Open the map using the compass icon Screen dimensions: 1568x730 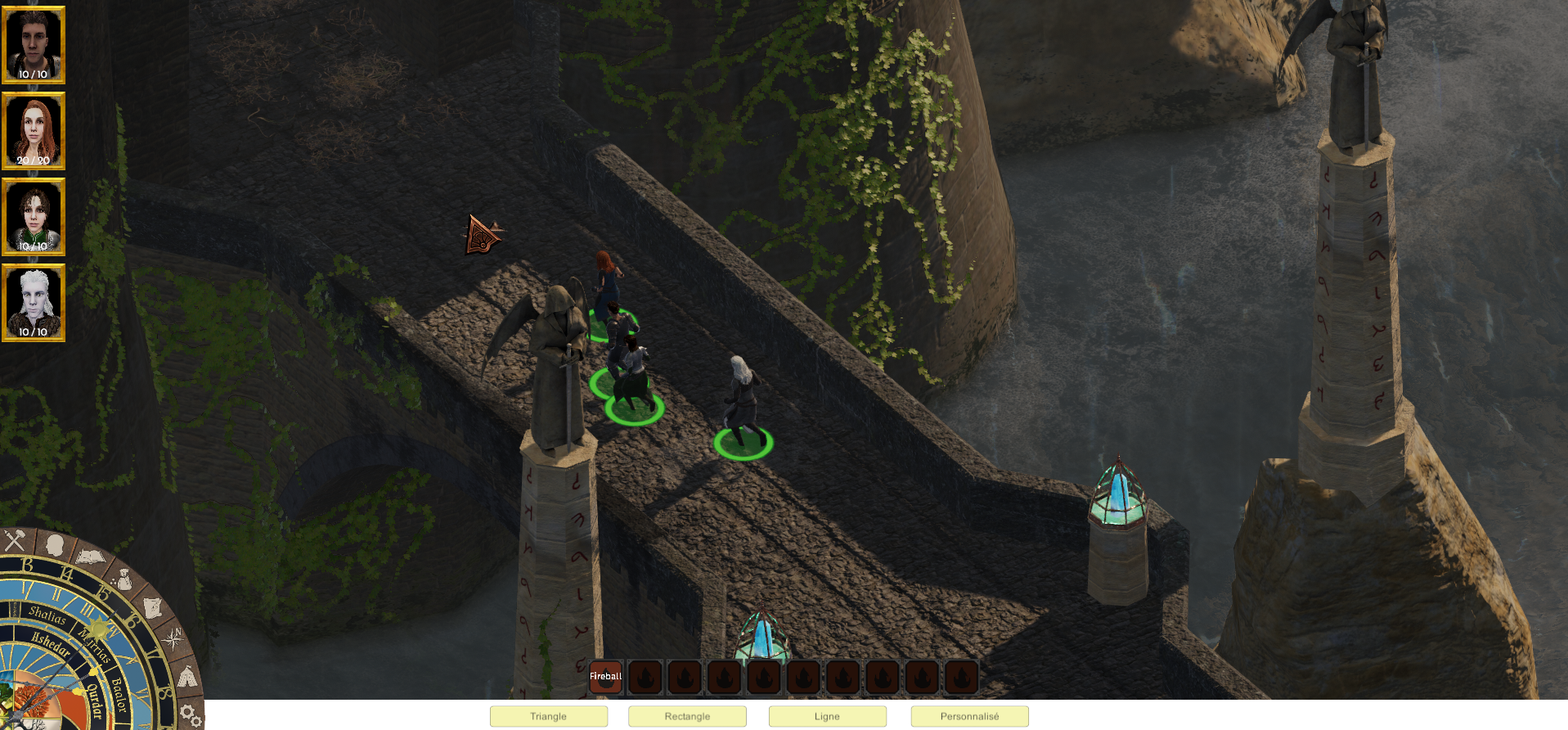[173, 639]
